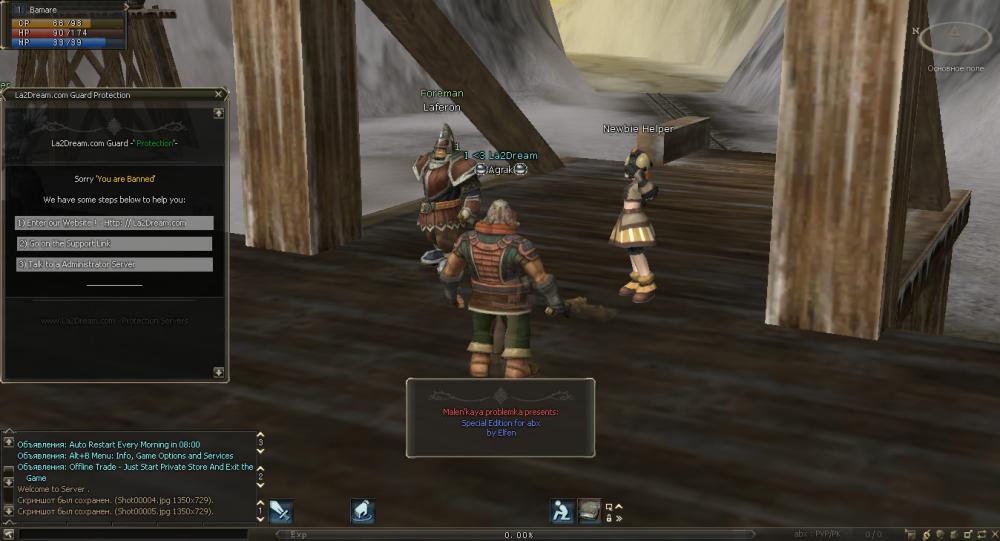Open the minimap compass radar
The image size is (1000, 541).
click(x=954, y=38)
